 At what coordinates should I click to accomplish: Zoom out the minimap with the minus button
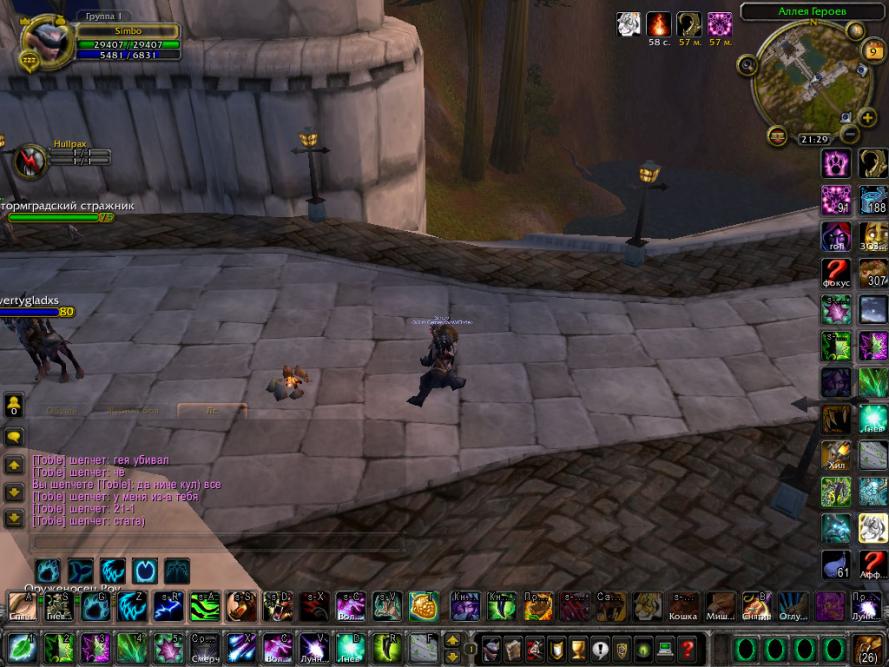point(849,133)
